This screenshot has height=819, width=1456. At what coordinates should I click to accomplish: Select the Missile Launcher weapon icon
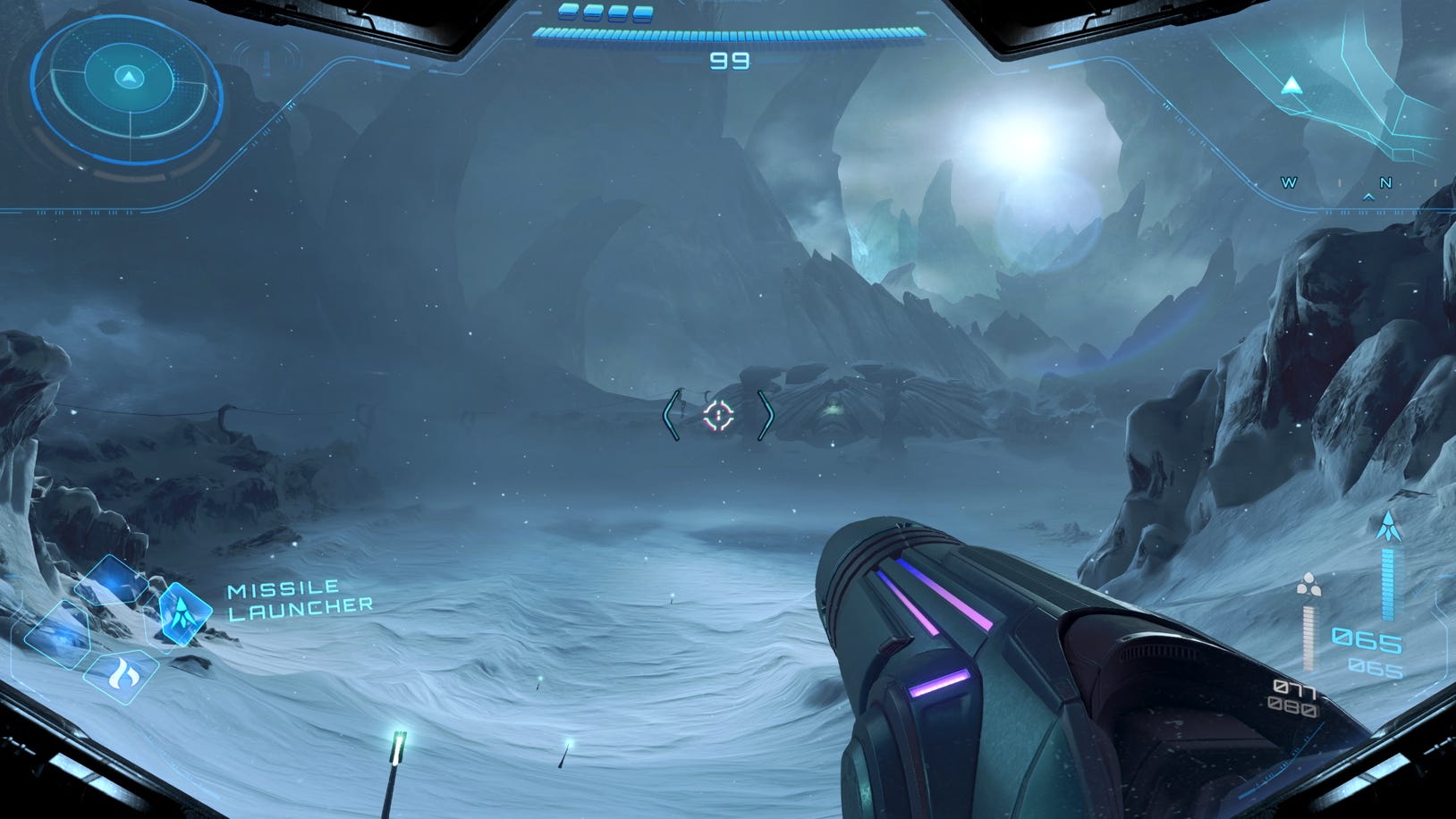[184, 612]
